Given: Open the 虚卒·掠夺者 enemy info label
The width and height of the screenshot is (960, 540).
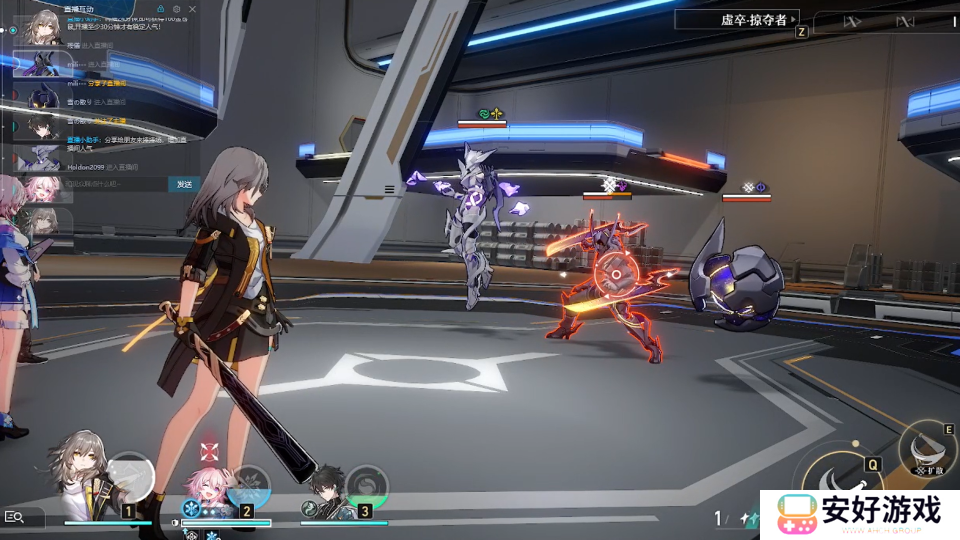Looking at the screenshot, I should pos(737,19).
